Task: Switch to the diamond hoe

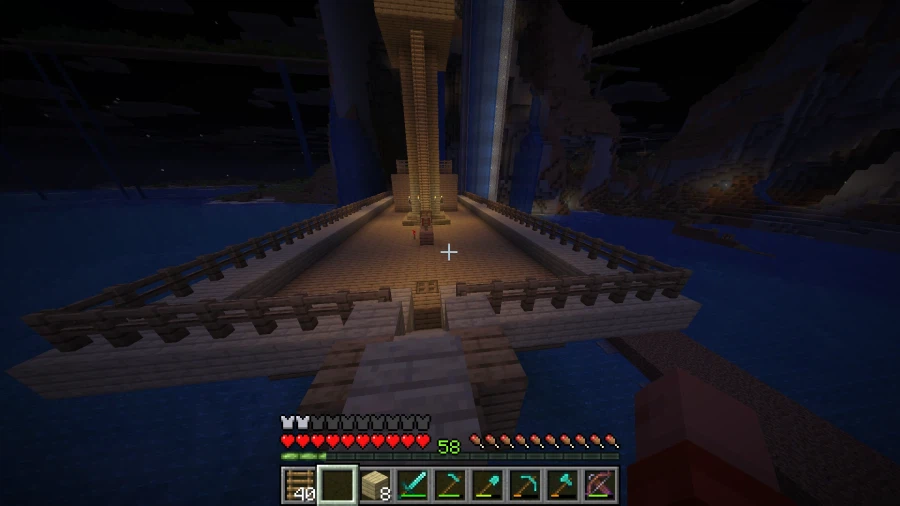Action: (450, 485)
